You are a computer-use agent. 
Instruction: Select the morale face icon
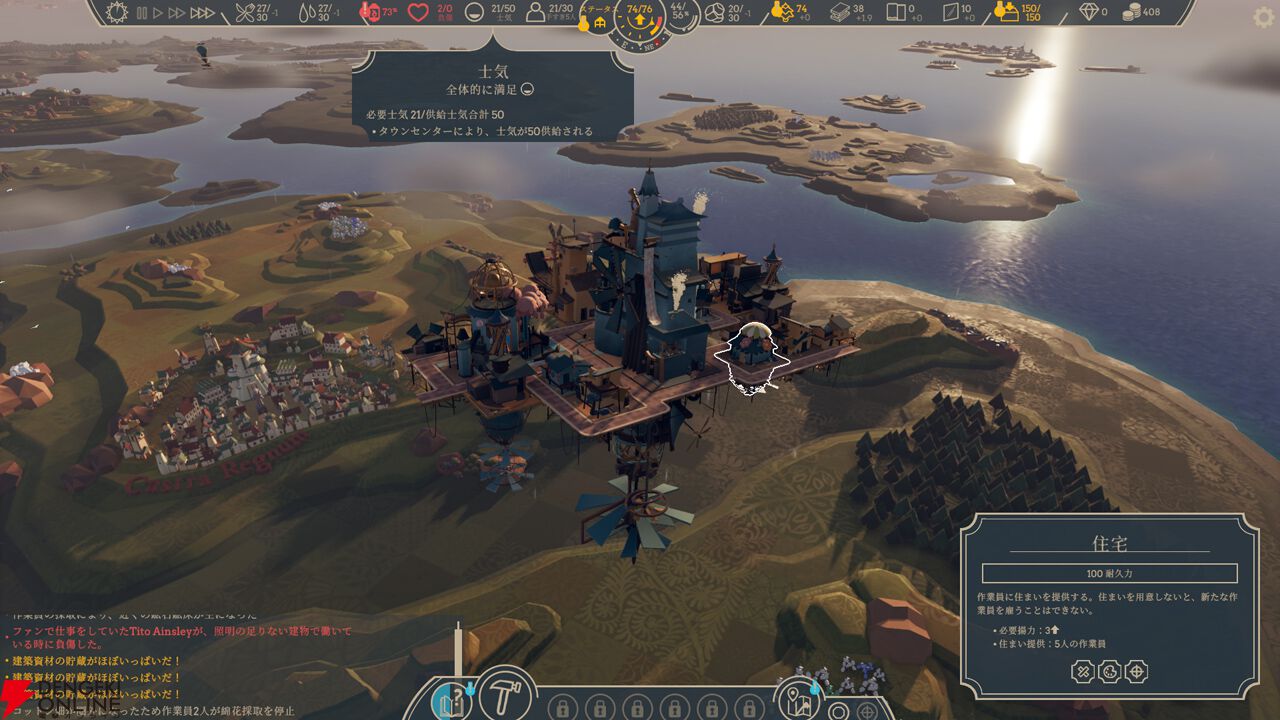click(x=475, y=13)
